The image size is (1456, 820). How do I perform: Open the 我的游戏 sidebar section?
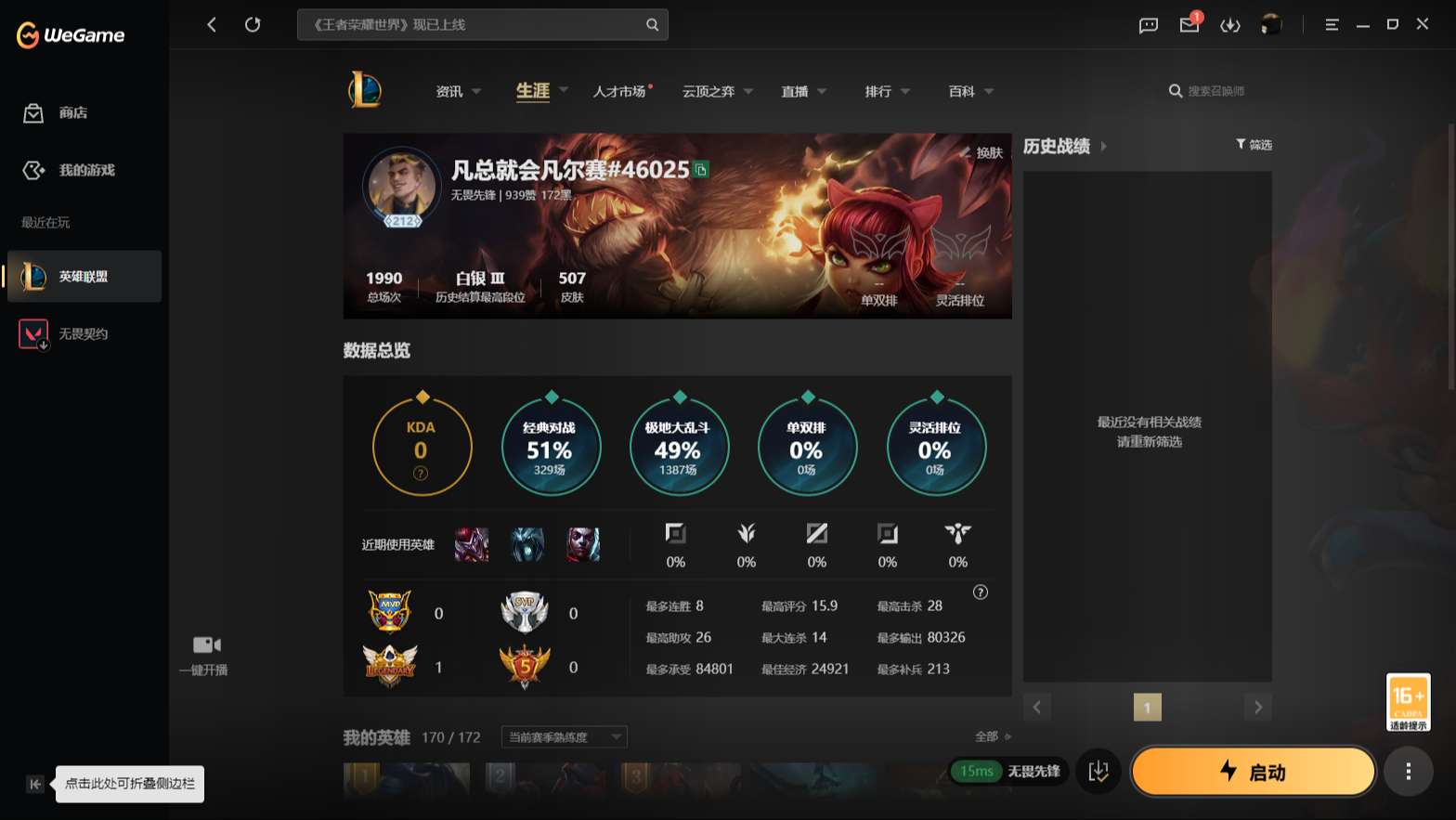click(74, 170)
